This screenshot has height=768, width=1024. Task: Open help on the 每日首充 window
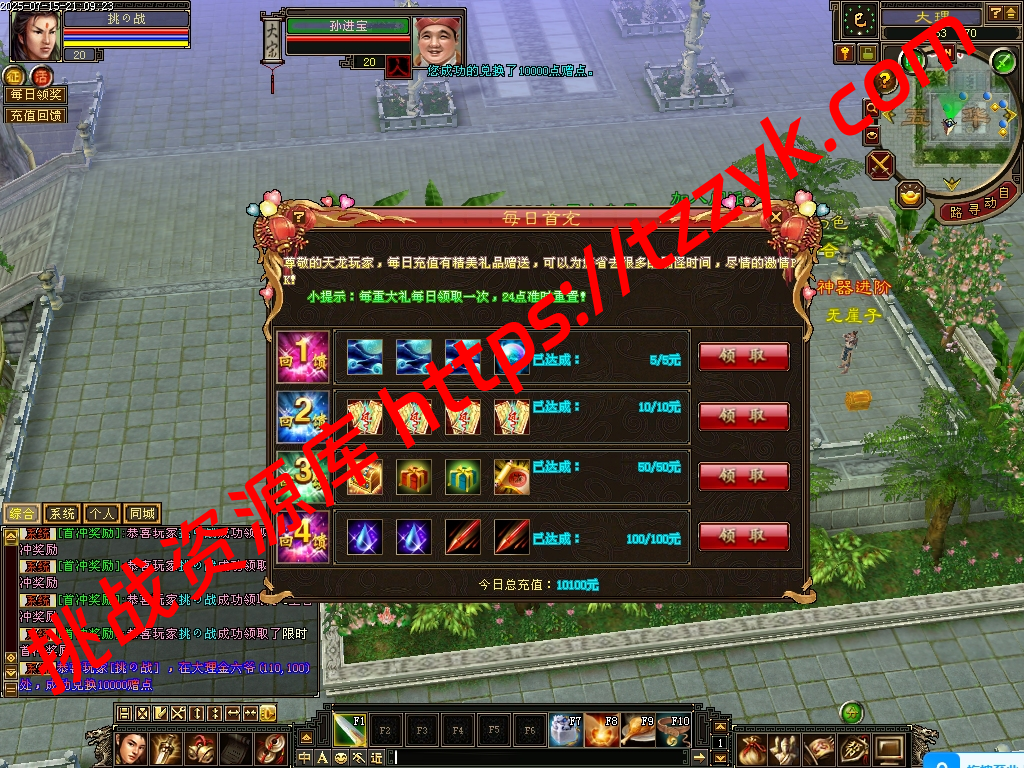[298, 216]
